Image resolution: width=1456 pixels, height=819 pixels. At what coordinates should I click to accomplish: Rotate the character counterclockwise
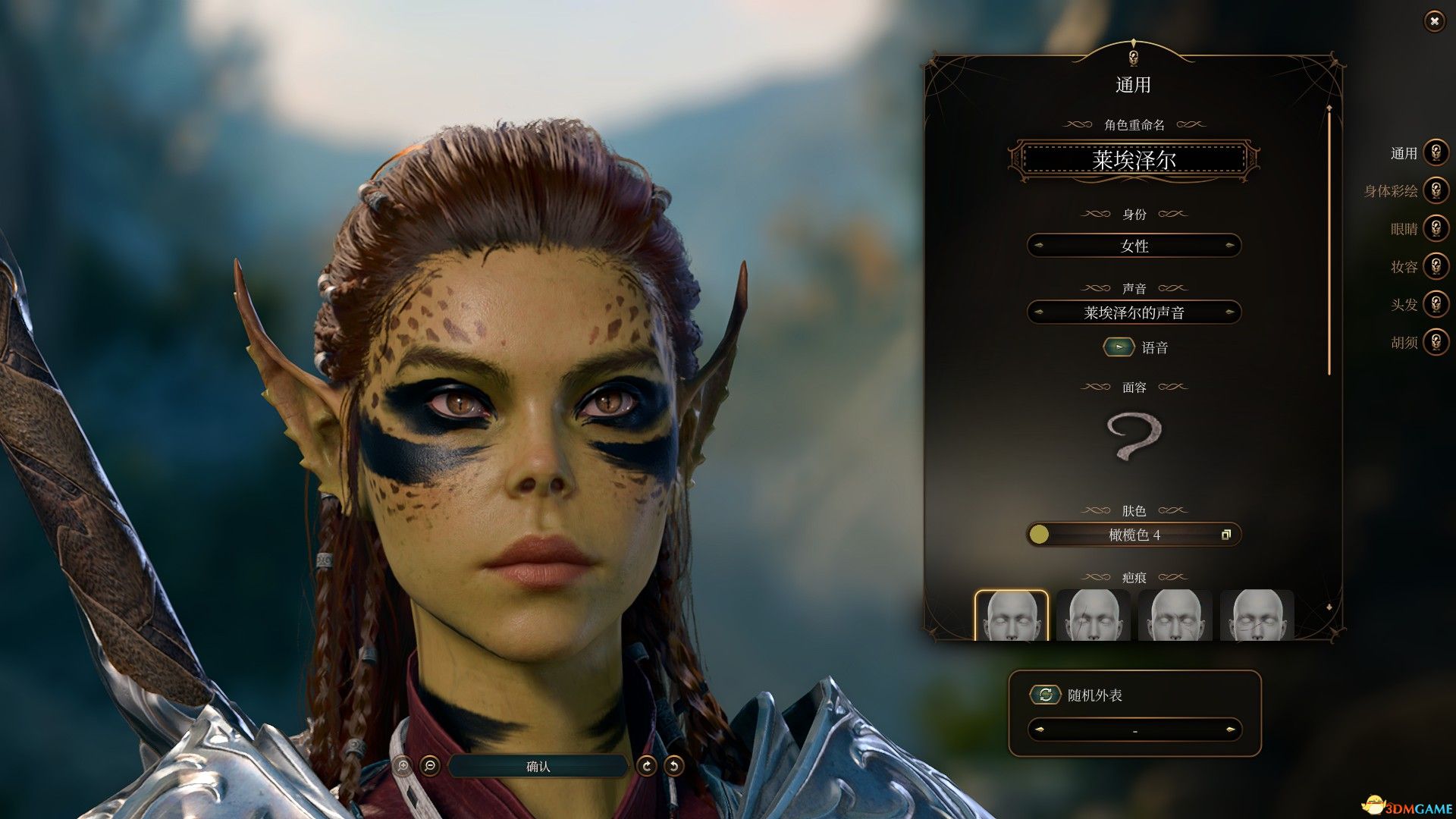coord(673,766)
